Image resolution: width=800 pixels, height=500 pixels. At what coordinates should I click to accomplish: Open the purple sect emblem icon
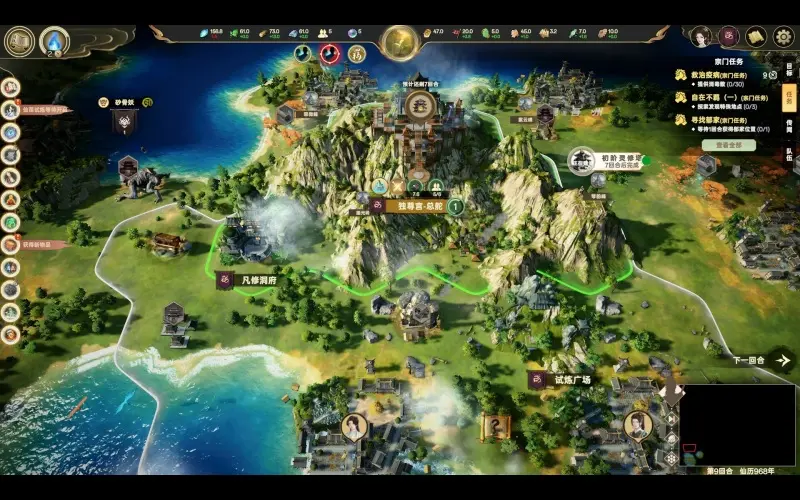729,37
